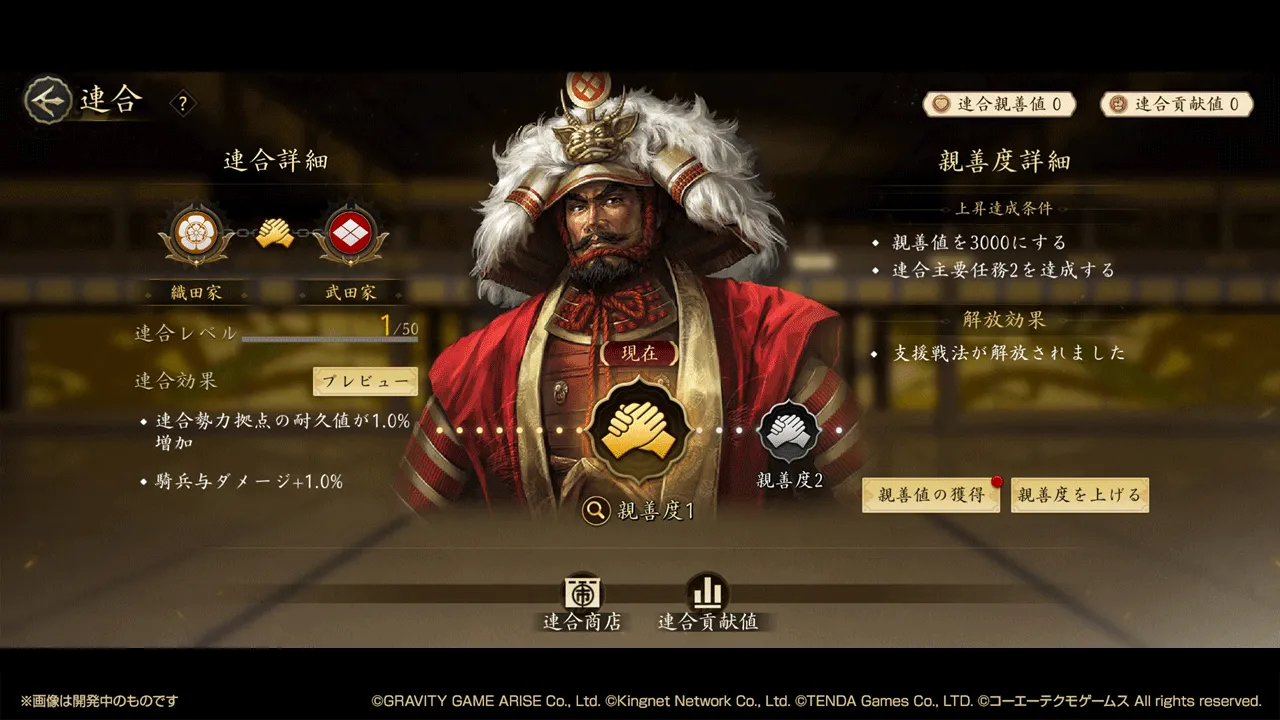
Task: Open the help (?) tooltip beside 連合
Action: click(x=183, y=104)
